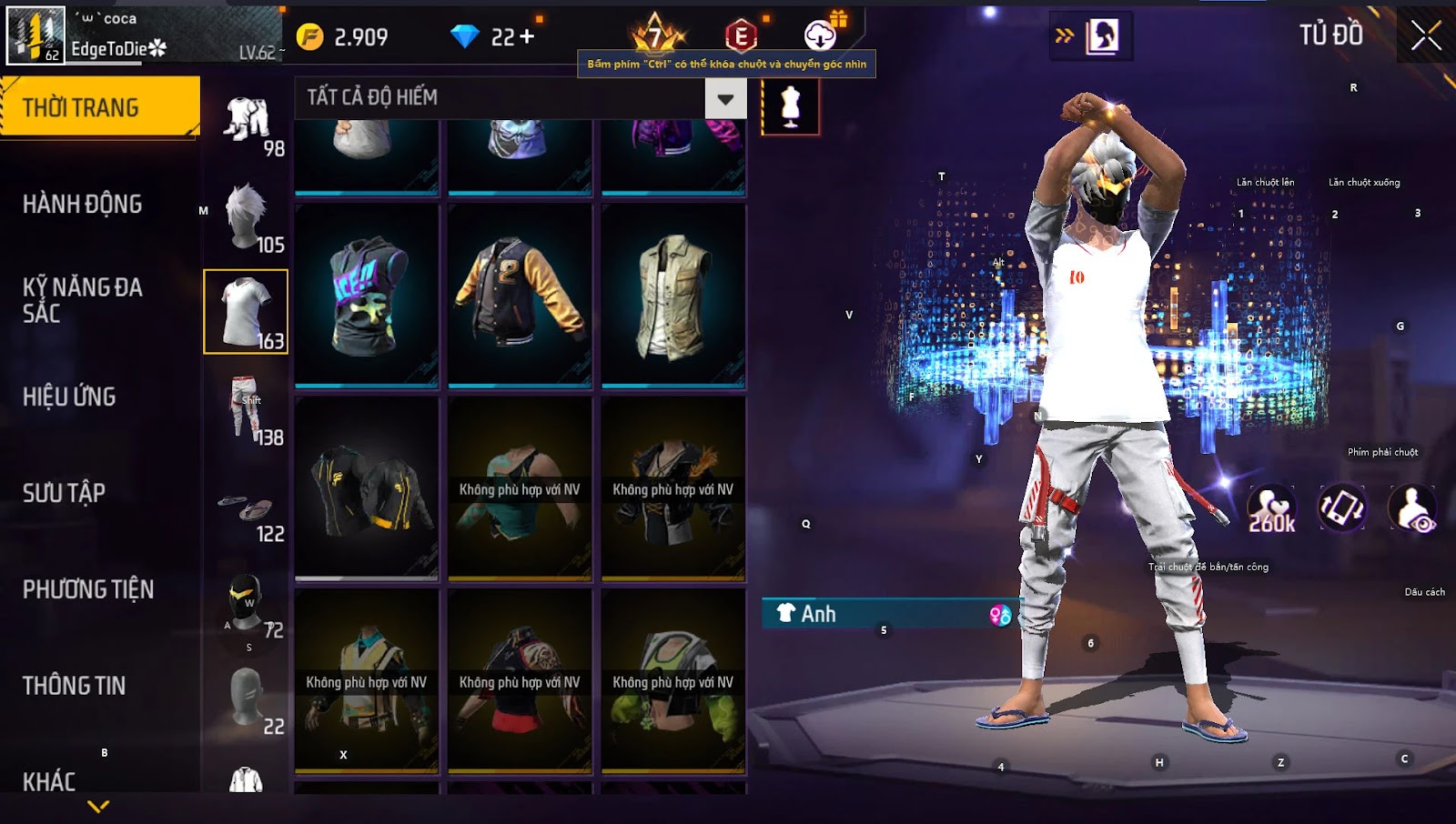This screenshot has width=1456, height=824.
Task: Switch to the Phương Tiện section
Action: [88, 589]
